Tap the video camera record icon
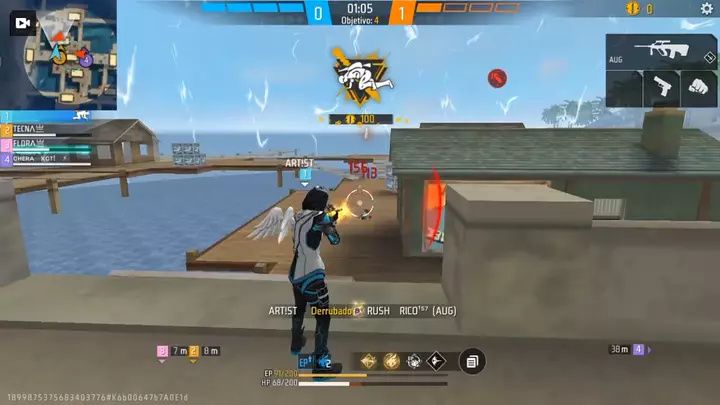The width and height of the screenshot is (720, 405). tap(20, 28)
